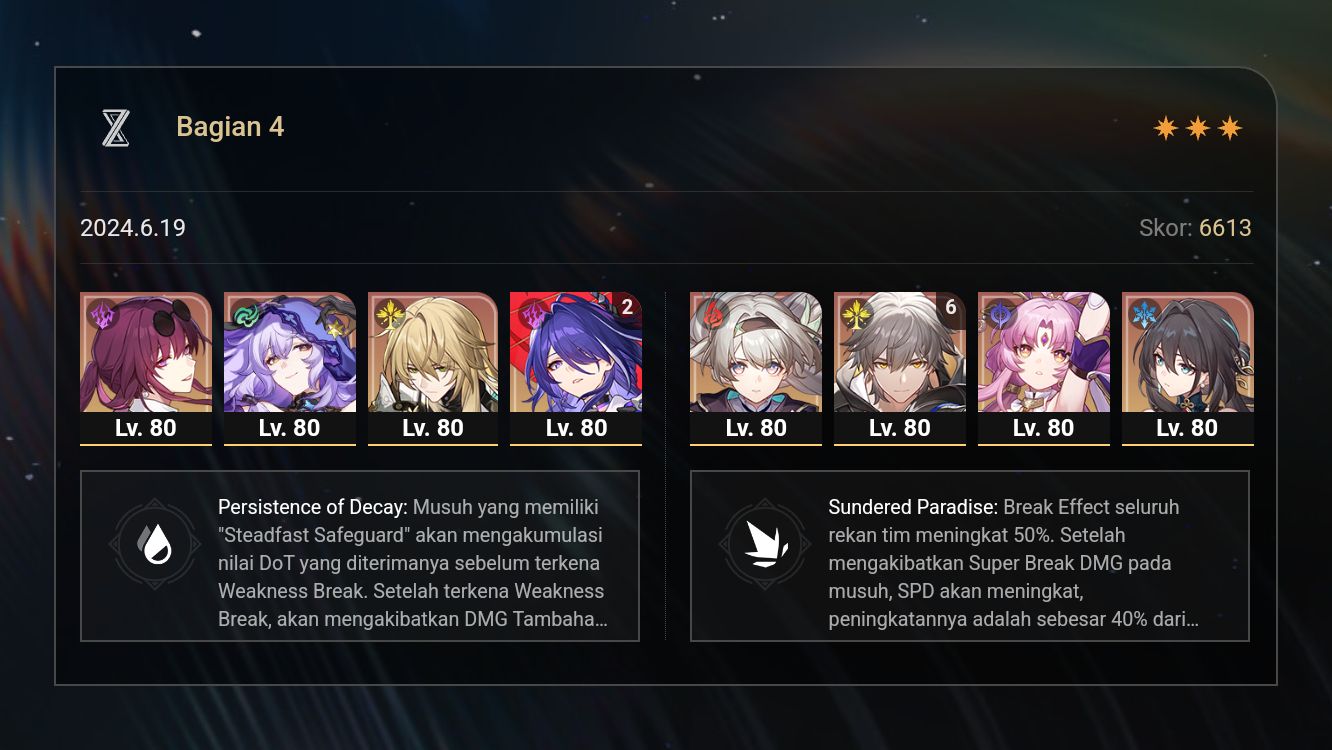
Task: Click the 2024.6.19 date text
Action: point(131,228)
